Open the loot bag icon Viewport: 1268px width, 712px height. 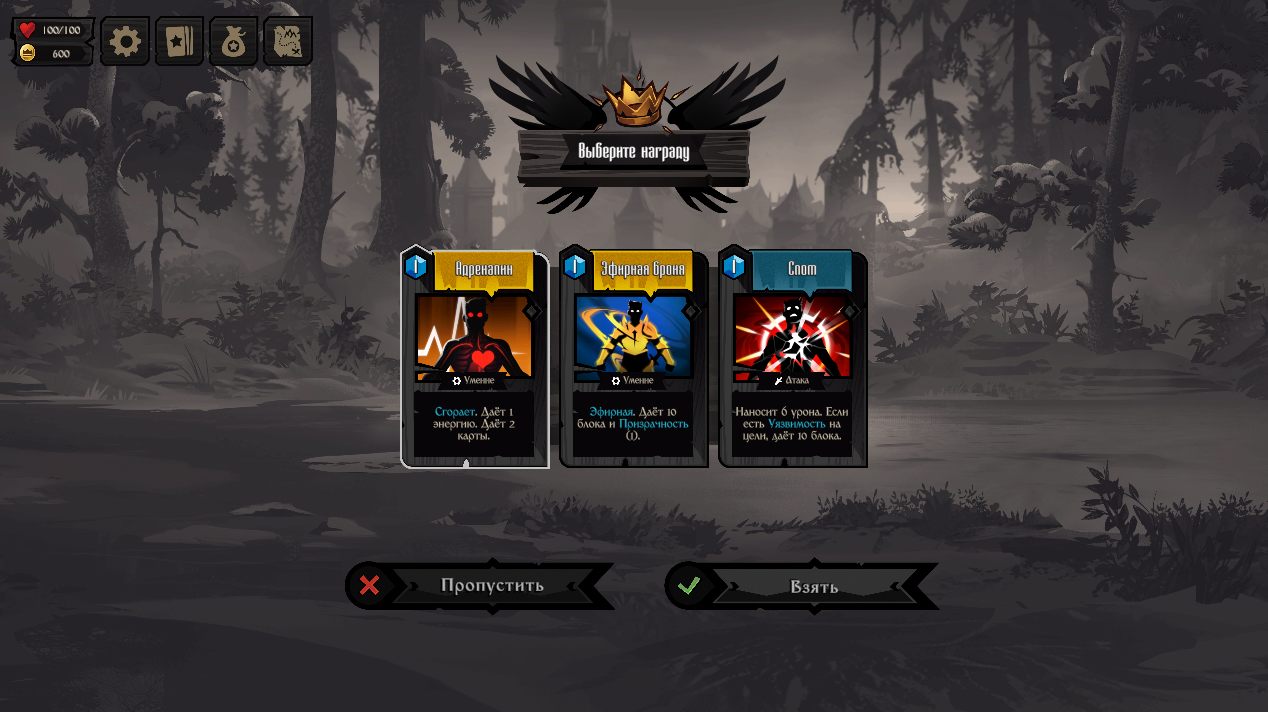[x=233, y=42]
